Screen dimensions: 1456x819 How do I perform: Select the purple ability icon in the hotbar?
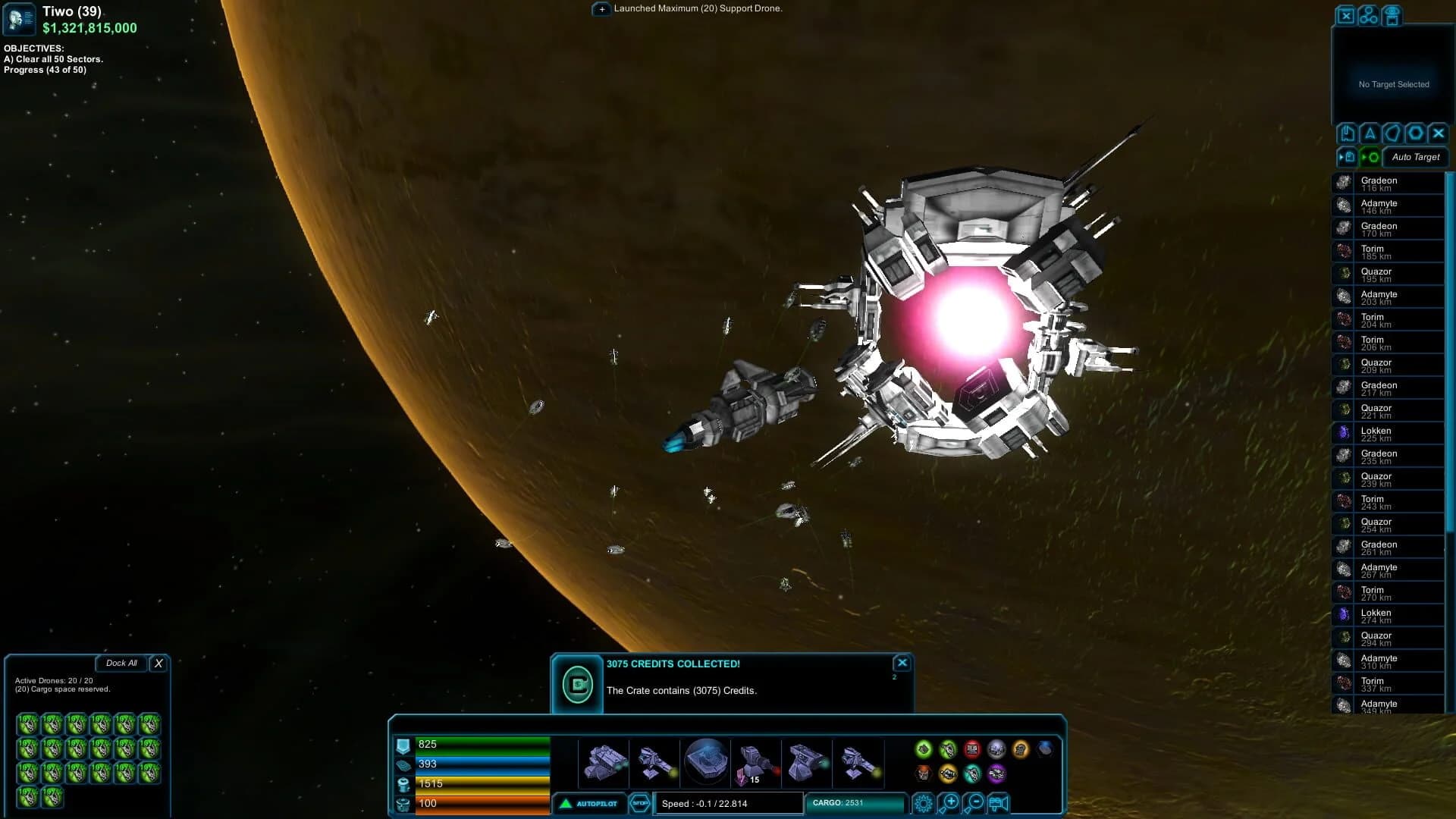point(998,775)
